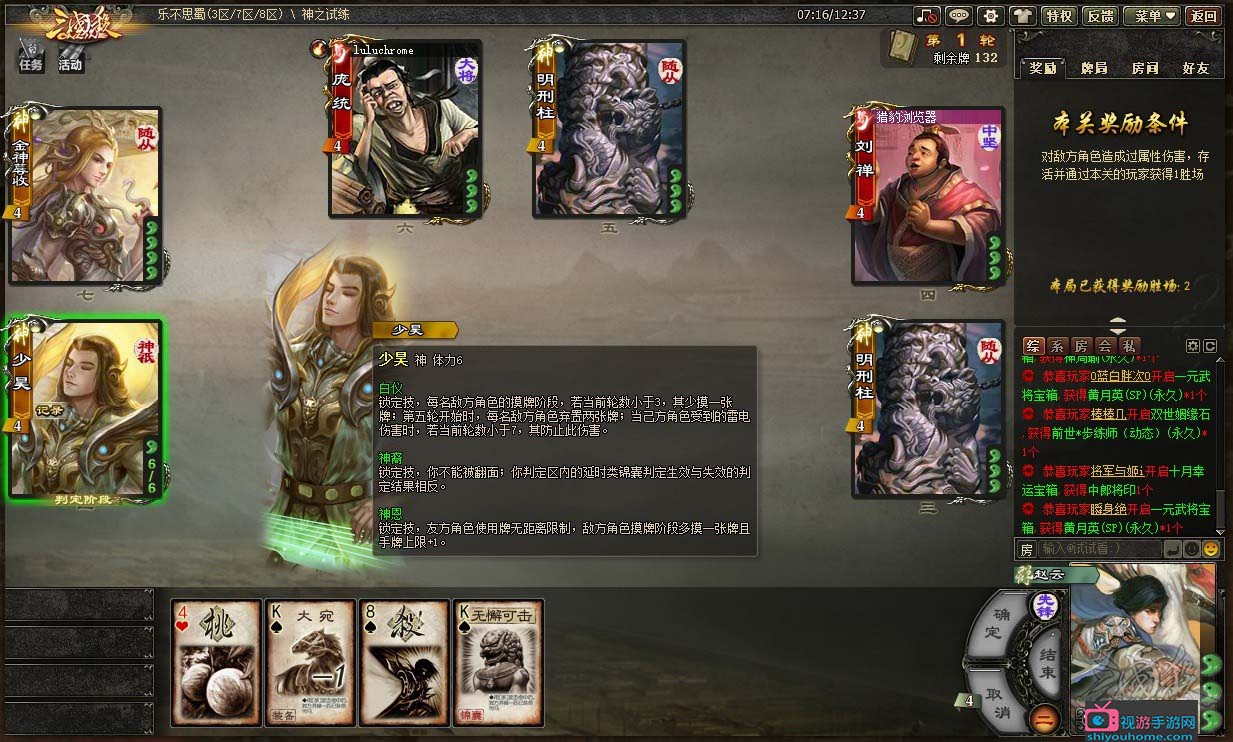Select the 私 private chat tab
The width and height of the screenshot is (1233, 742).
point(1126,345)
